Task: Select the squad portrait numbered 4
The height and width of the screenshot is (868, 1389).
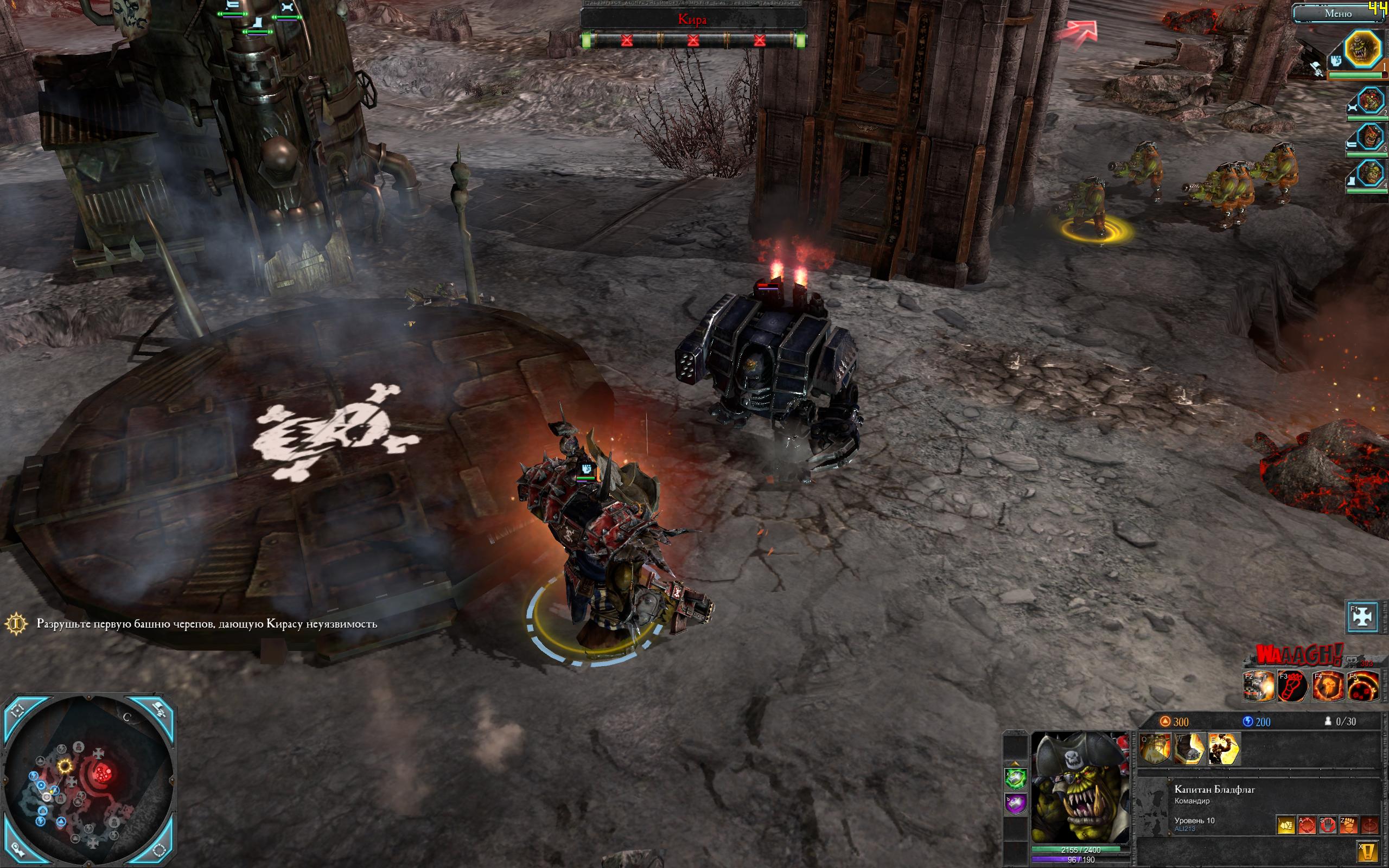Action: (1369, 171)
